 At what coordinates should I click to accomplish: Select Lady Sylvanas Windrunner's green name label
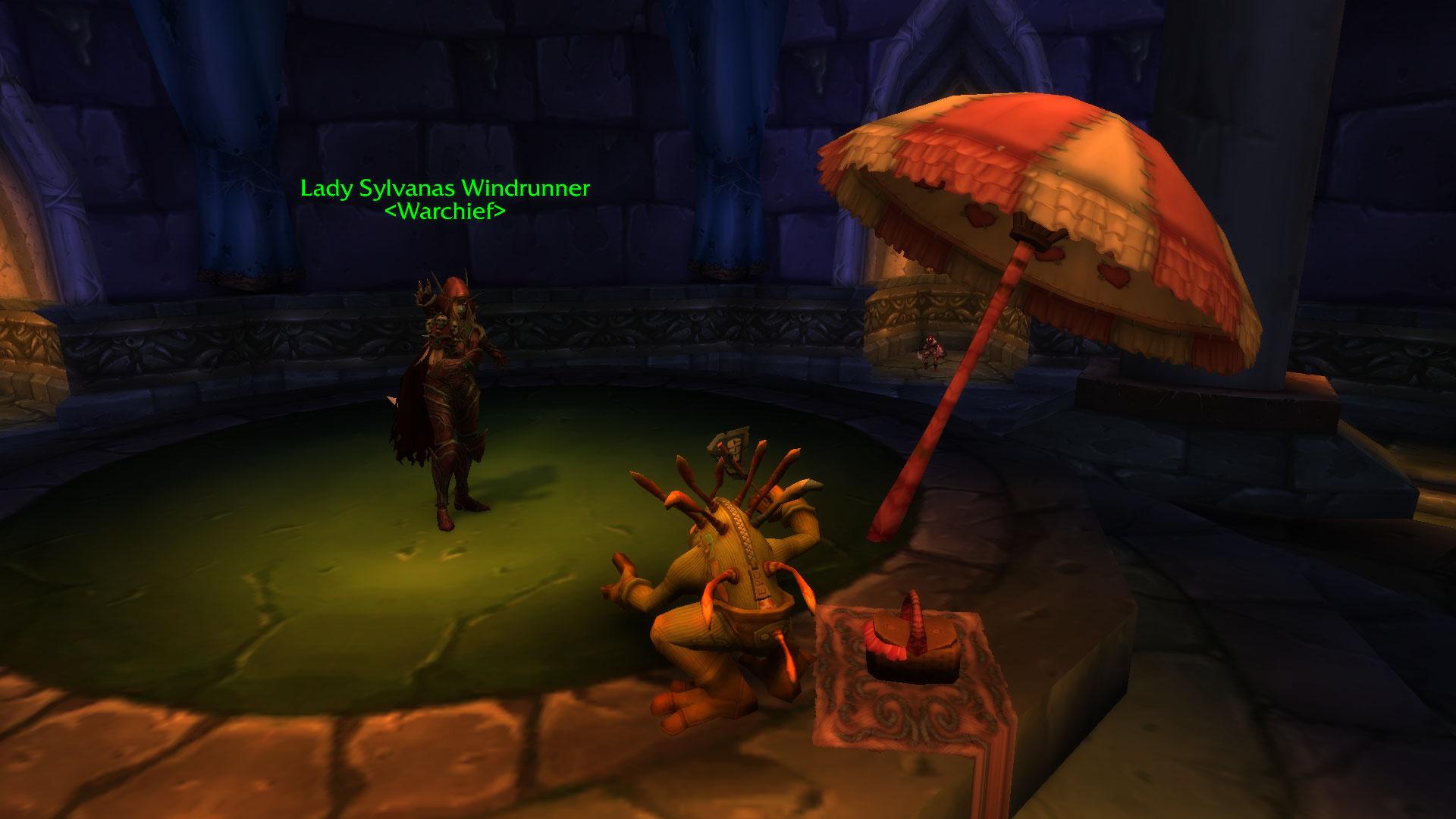[444, 188]
